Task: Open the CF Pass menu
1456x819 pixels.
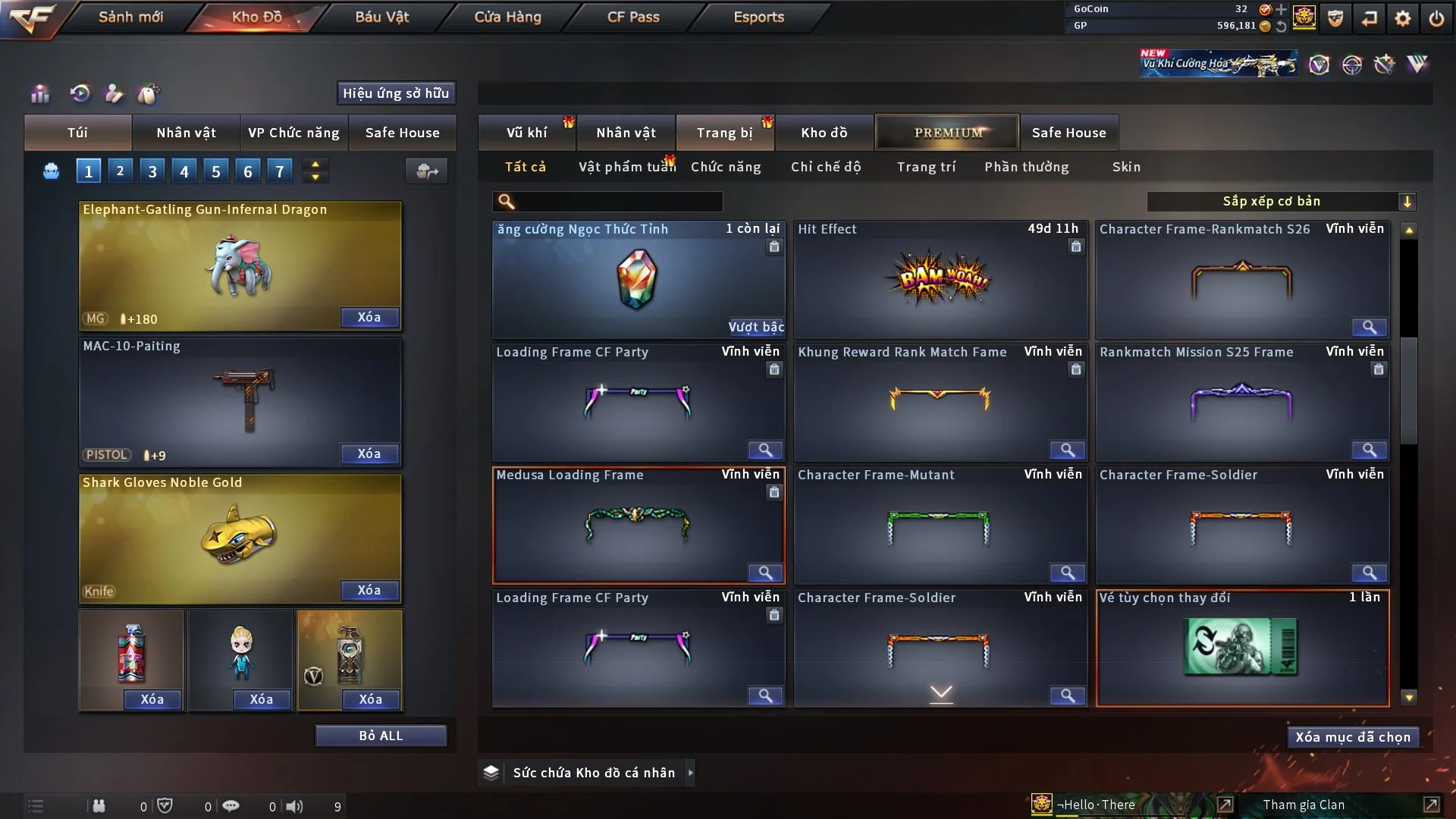Action: pyautogui.click(x=633, y=17)
